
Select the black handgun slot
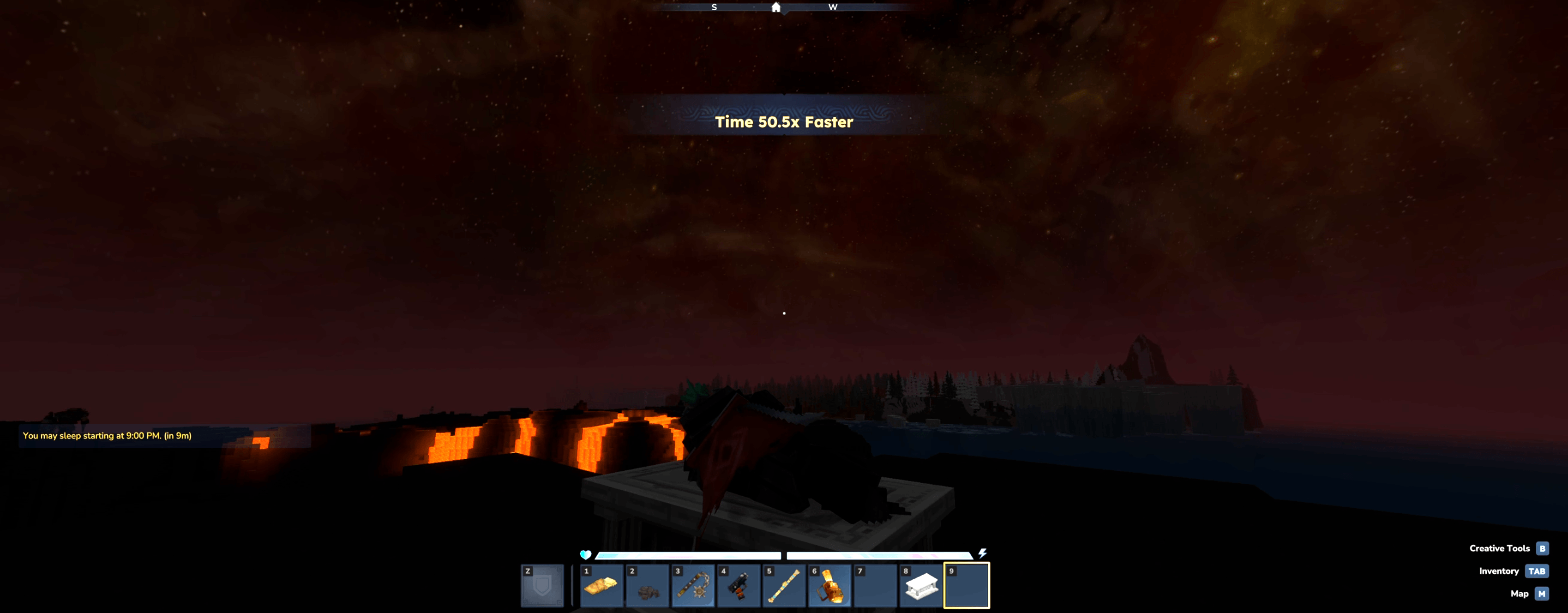click(x=739, y=586)
